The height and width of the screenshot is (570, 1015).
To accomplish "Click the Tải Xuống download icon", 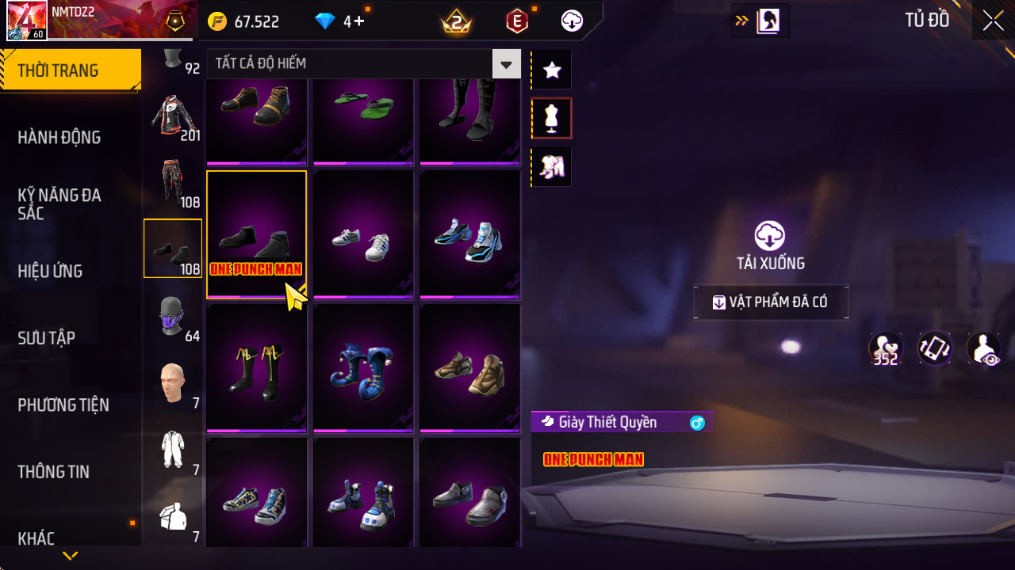I will 769,235.
